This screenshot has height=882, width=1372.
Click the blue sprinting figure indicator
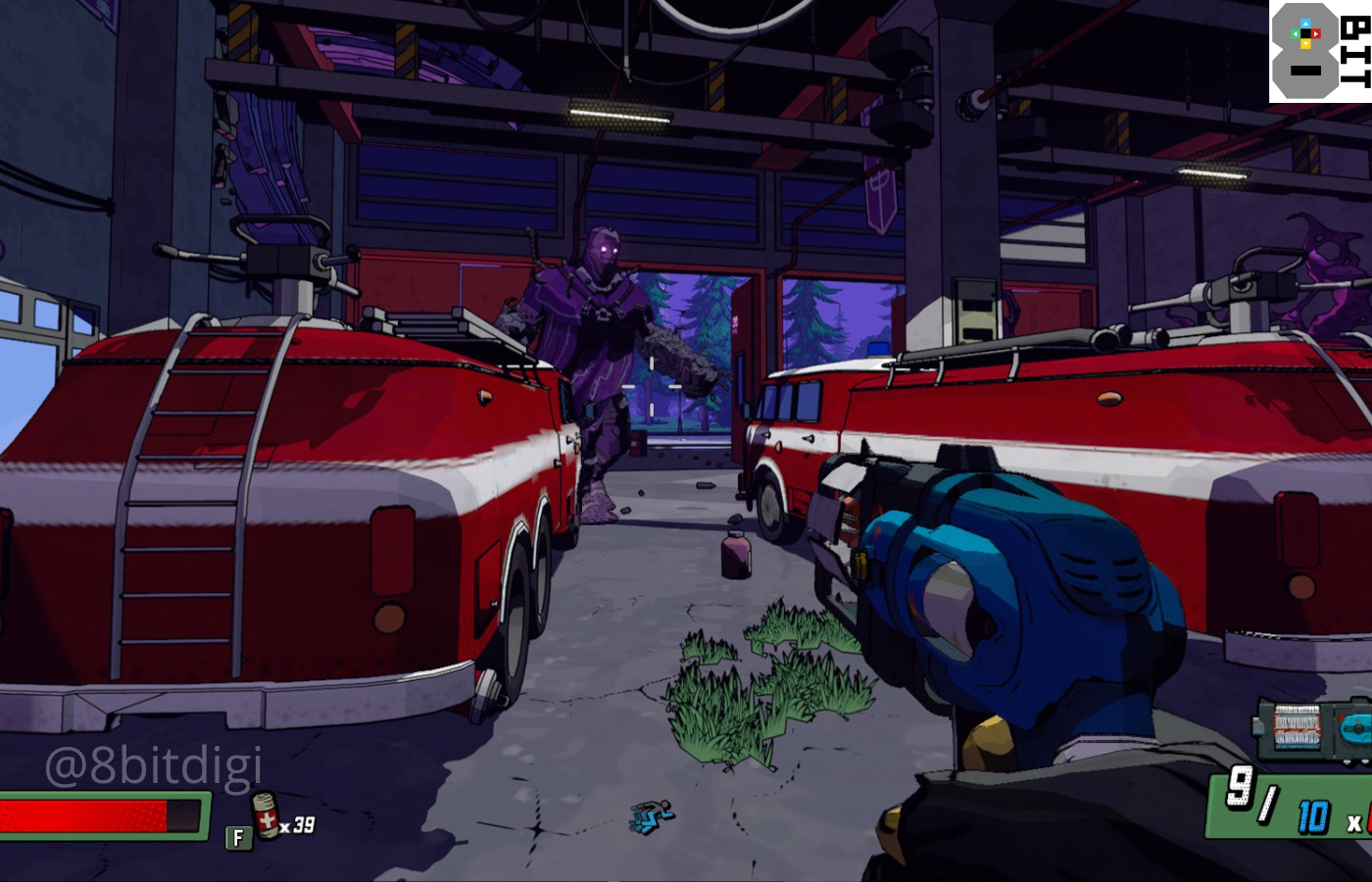(x=652, y=816)
